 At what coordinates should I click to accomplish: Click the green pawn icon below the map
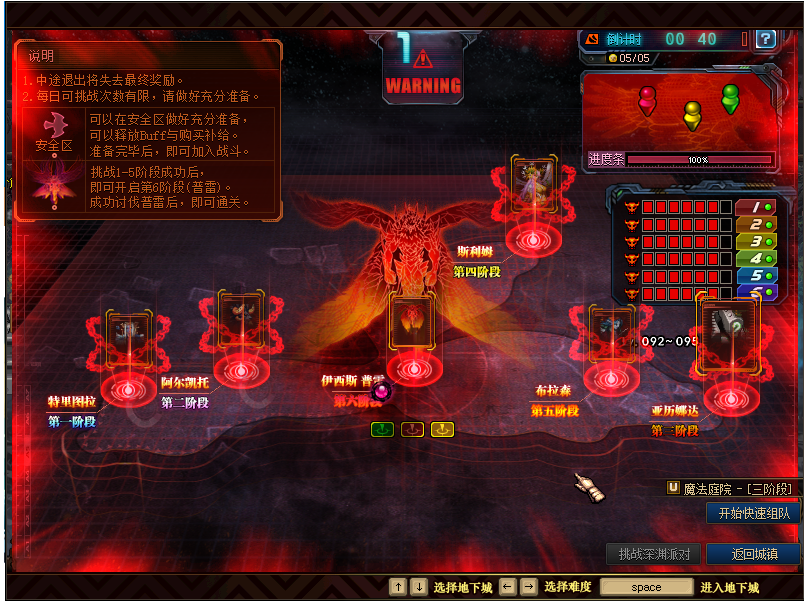[x=382, y=430]
